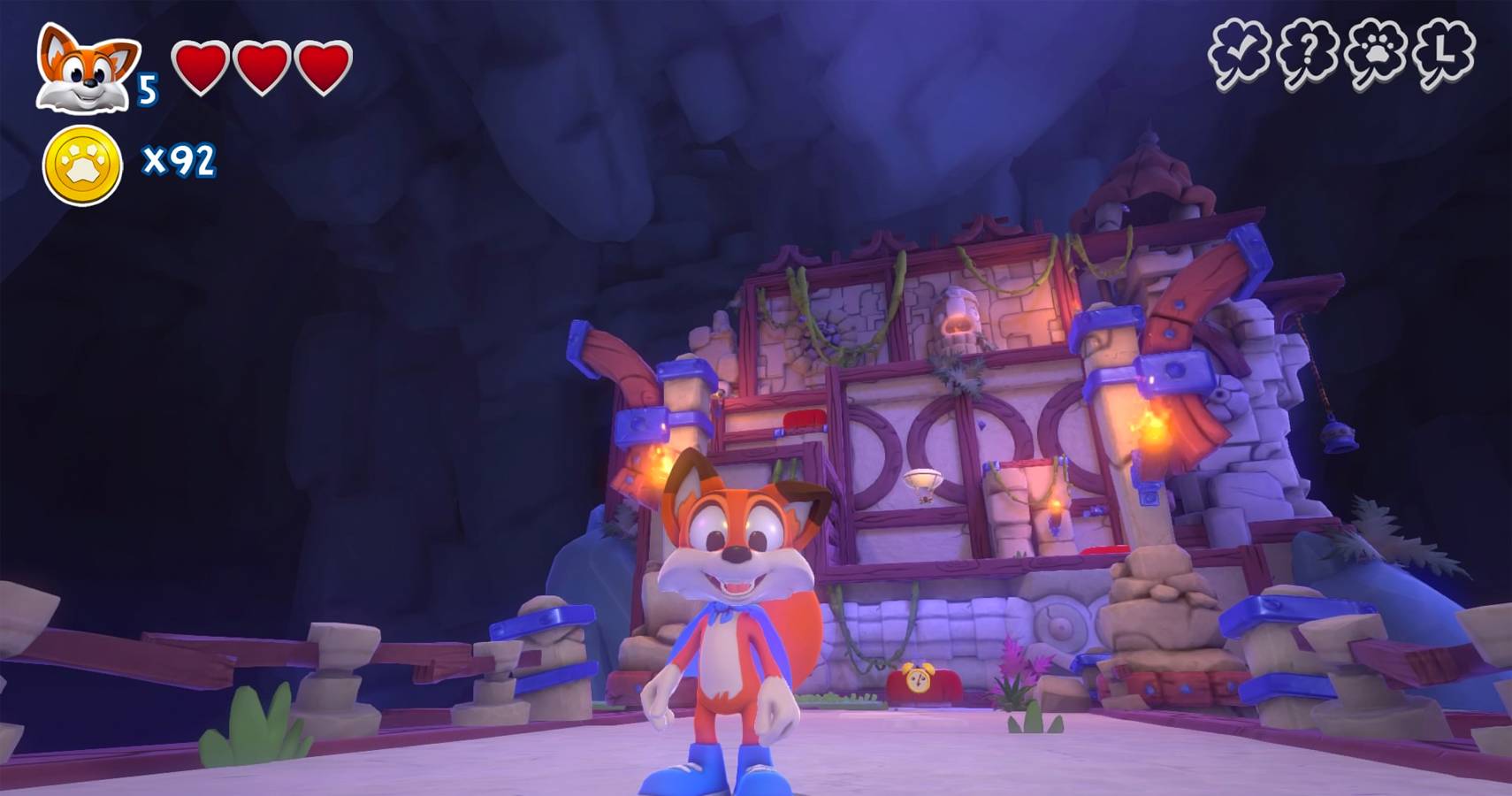This screenshot has width=1512, height=796.
Task: Click Lucky's fox face portrait
Action: click(80, 66)
